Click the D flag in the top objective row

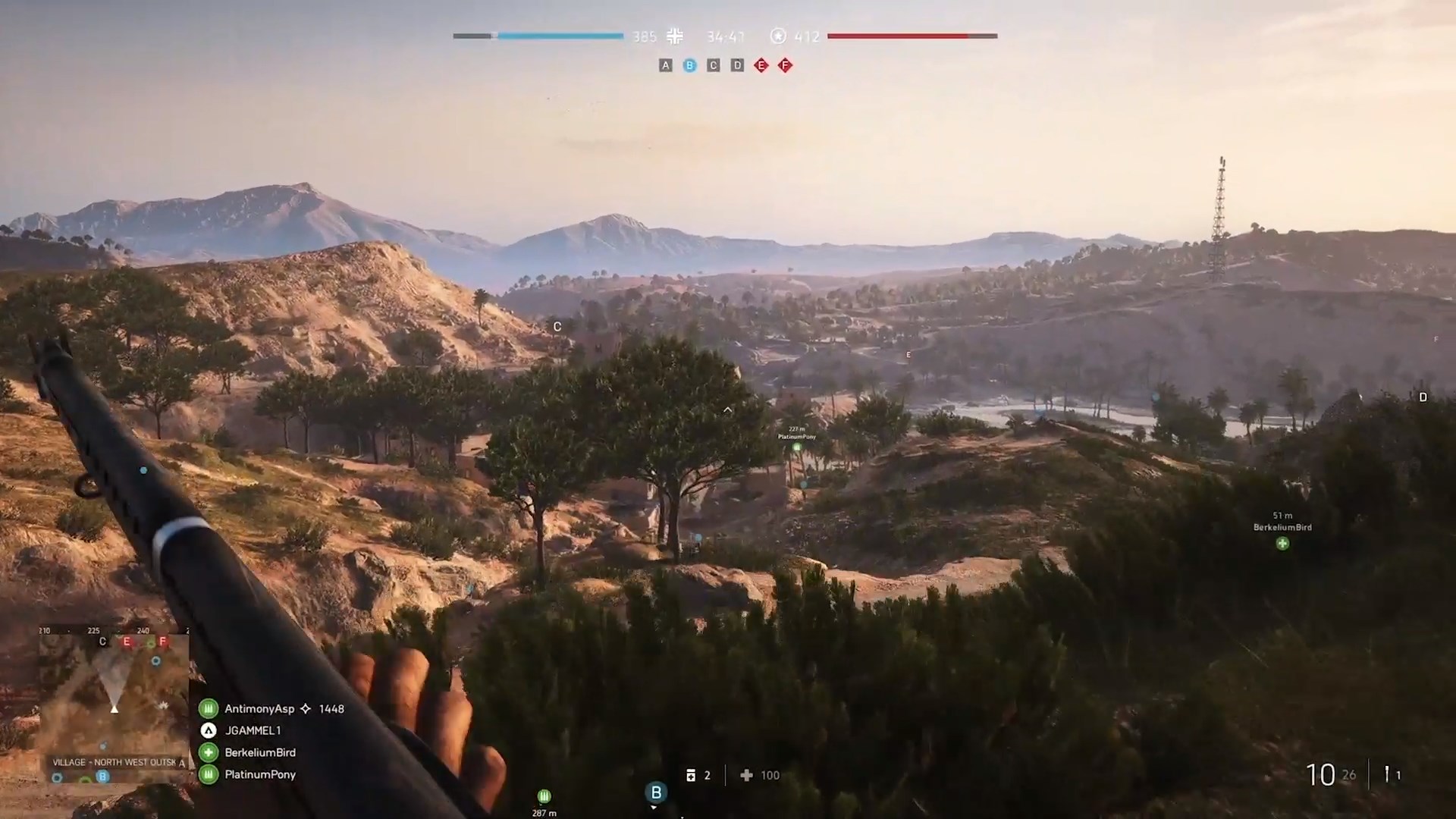point(737,66)
